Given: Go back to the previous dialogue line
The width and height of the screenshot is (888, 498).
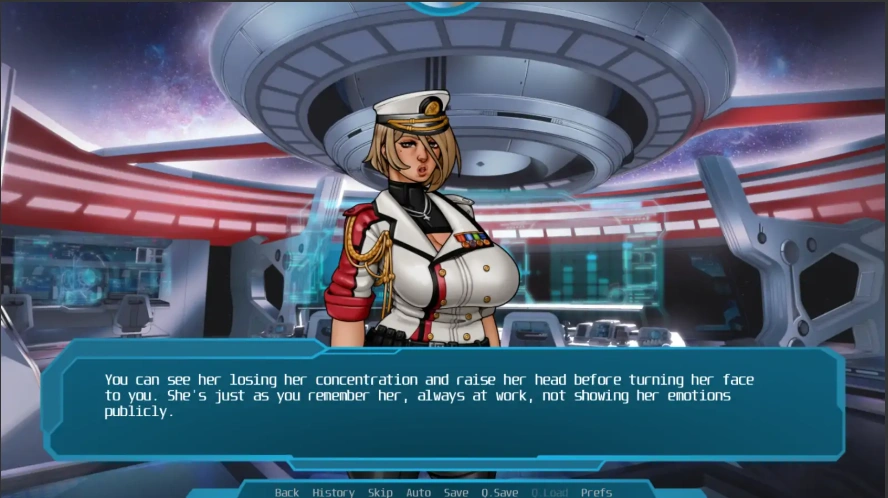Looking at the screenshot, I should 287,492.
